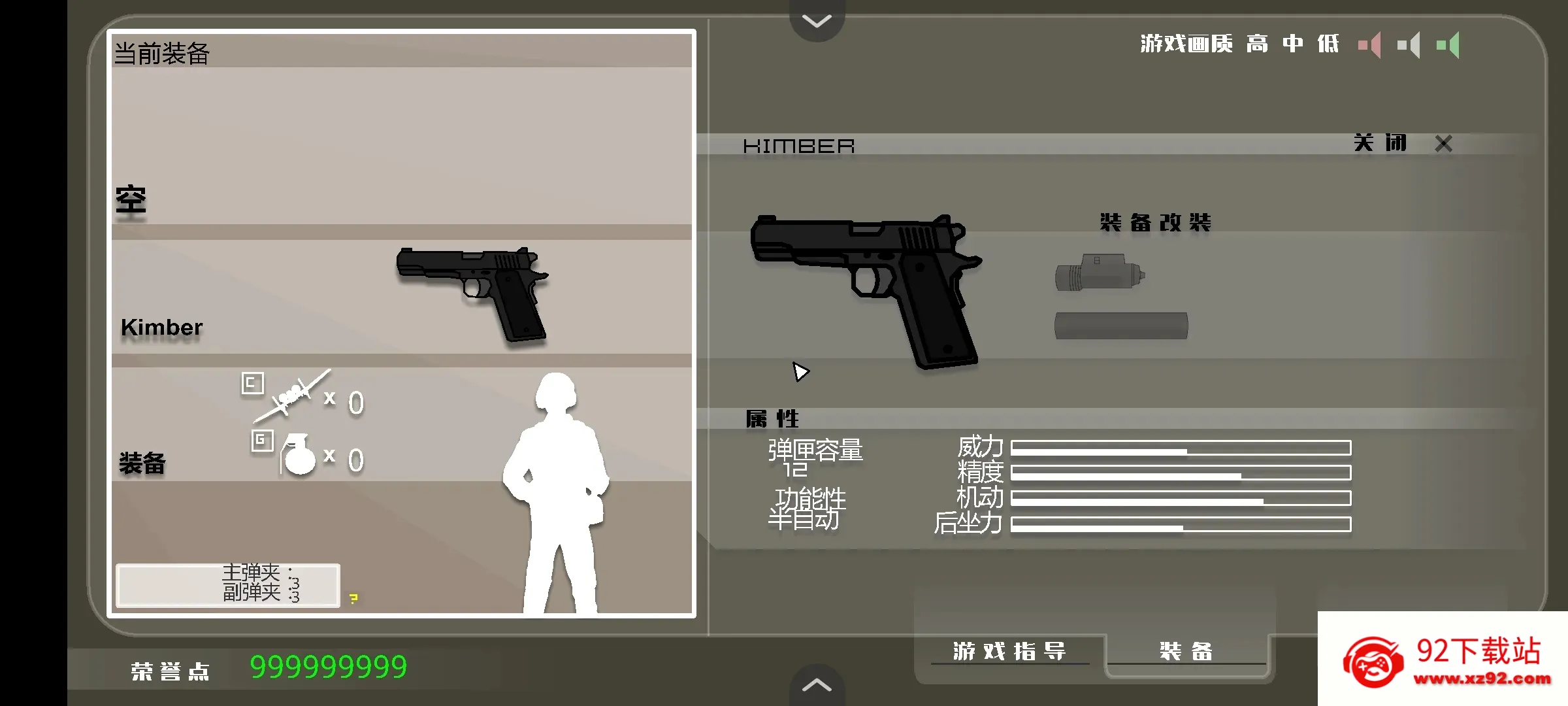The image size is (1568, 706).
Task: Toggle the red speaker sound icon
Action: [1370, 45]
